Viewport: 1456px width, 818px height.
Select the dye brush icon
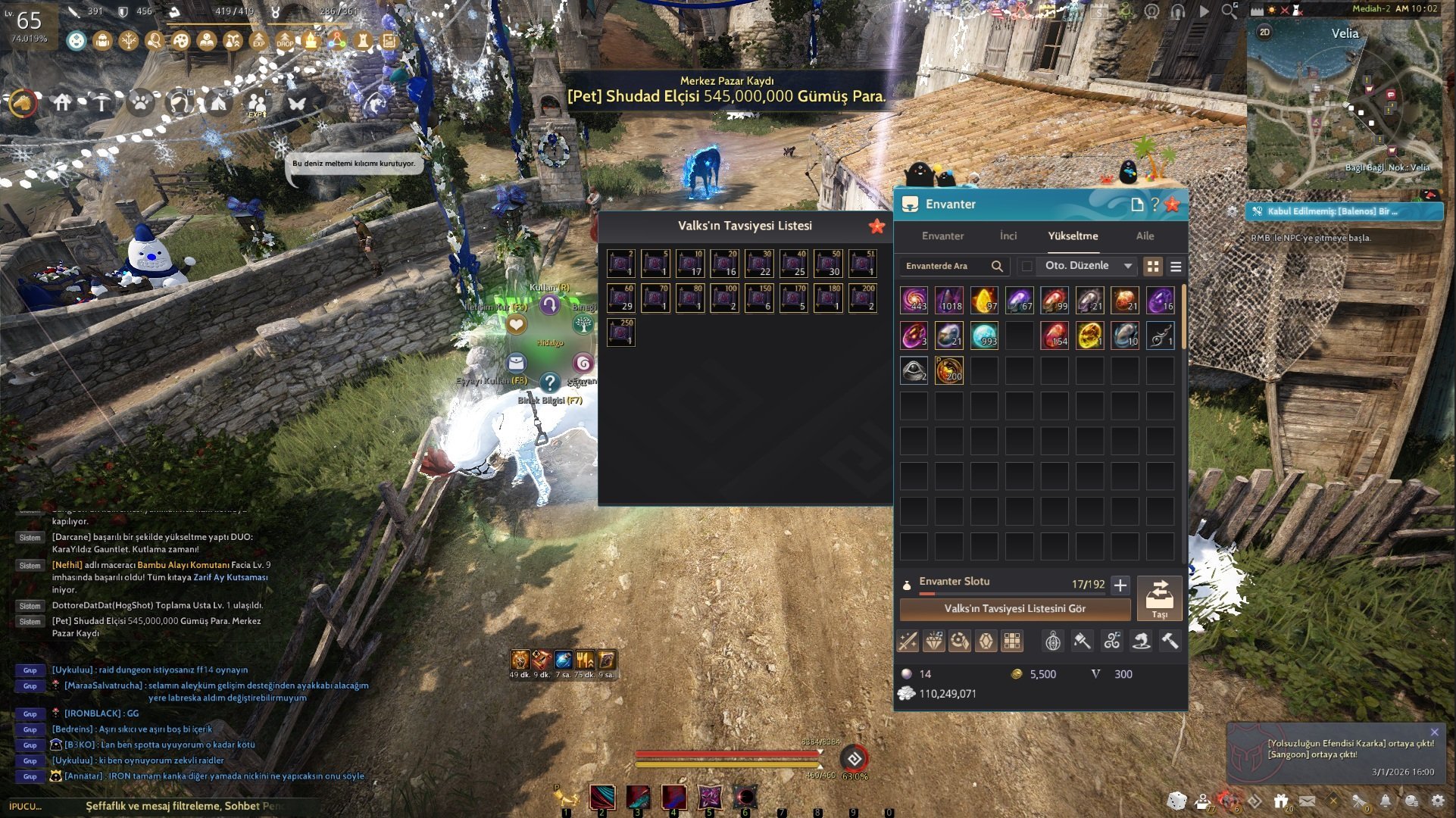(x=1082, y=641)
